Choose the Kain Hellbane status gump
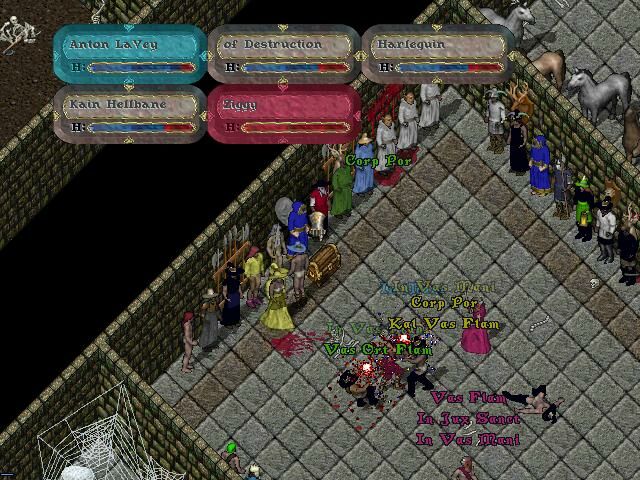This screenshot has width=640, height=480. (x=130, y=115)
